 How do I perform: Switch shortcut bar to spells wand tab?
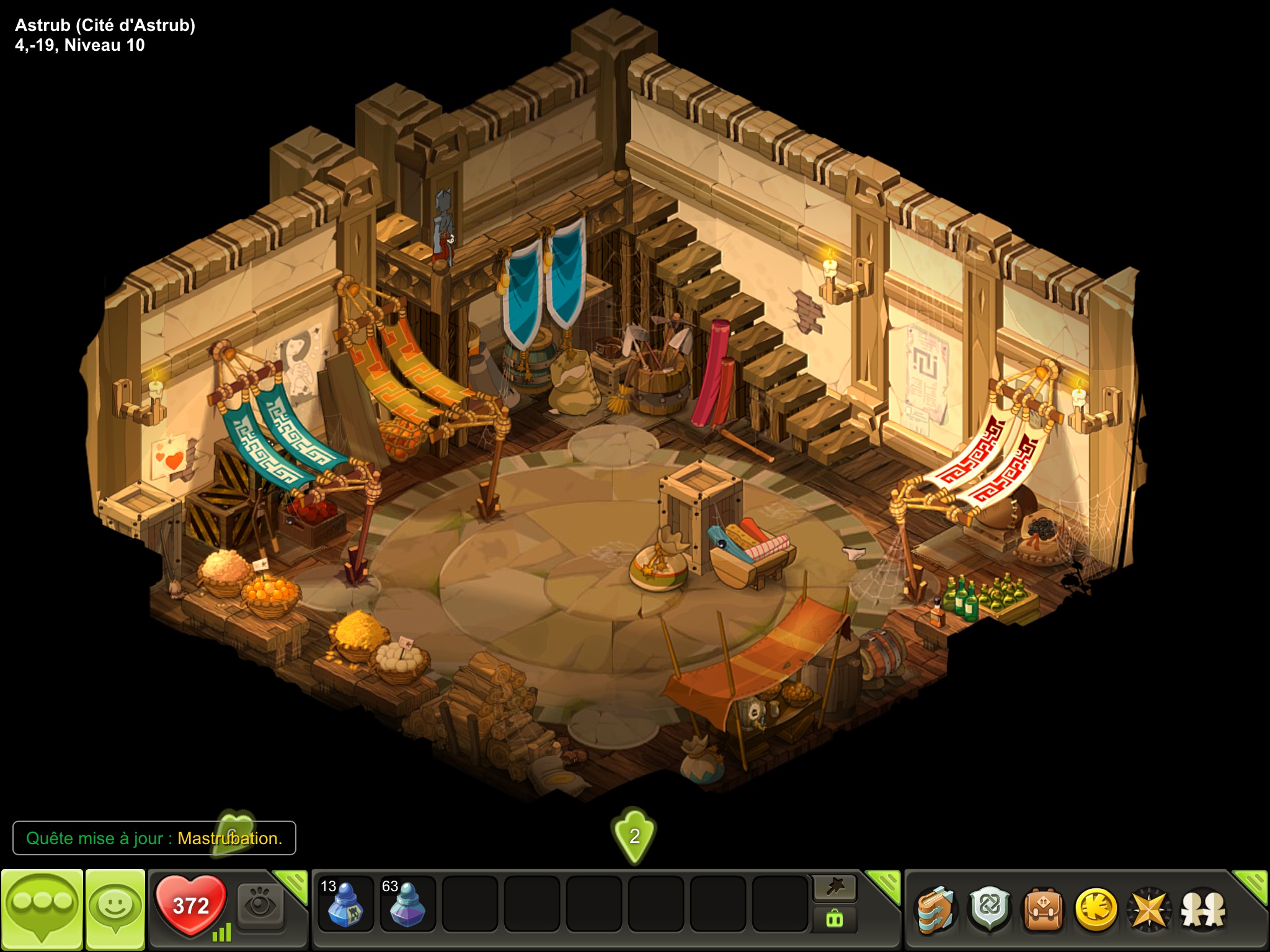835,889
